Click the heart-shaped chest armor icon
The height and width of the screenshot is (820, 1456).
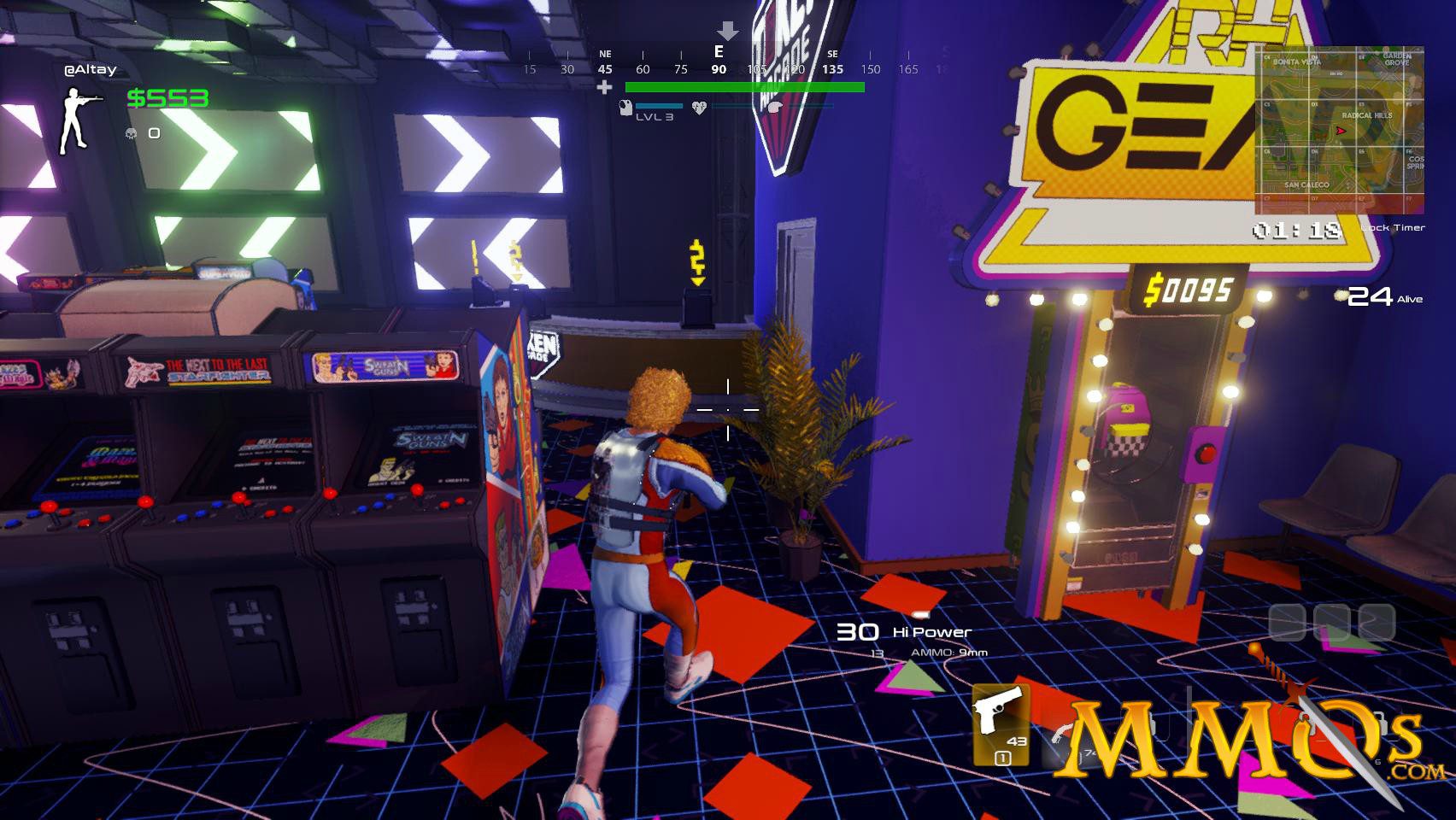coord(699,108)
